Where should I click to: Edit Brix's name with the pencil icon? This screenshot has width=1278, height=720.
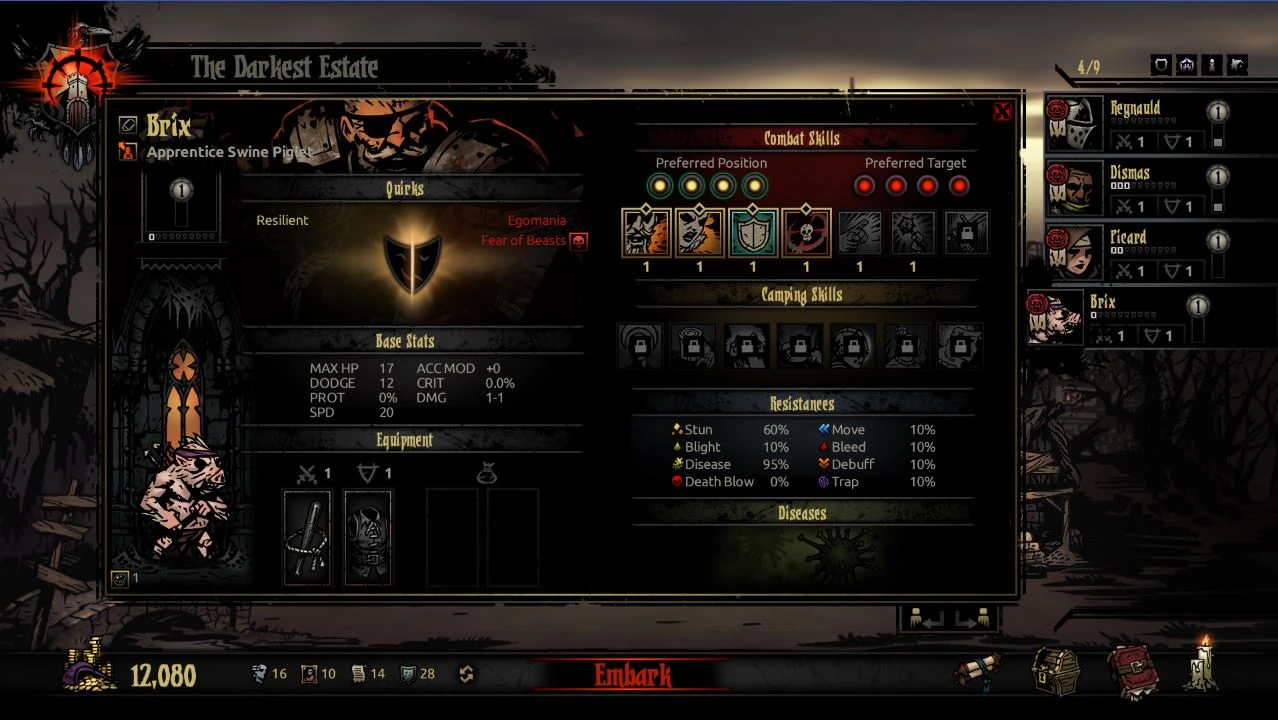(127, 124)
